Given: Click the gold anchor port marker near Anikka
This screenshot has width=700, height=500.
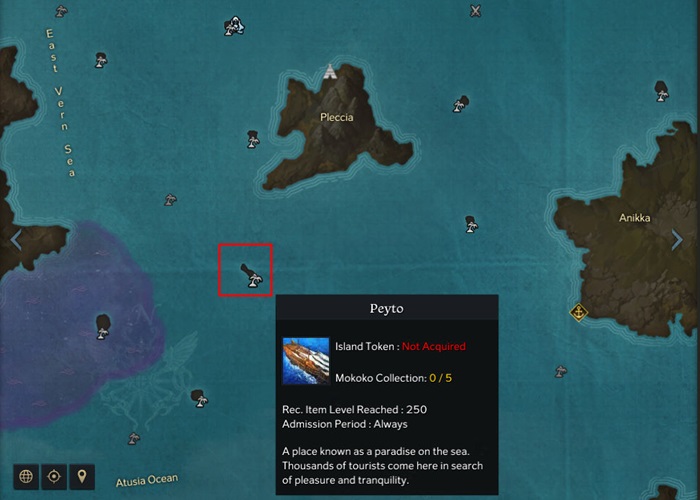Looking at the screenshot, I should coord(578,312).
